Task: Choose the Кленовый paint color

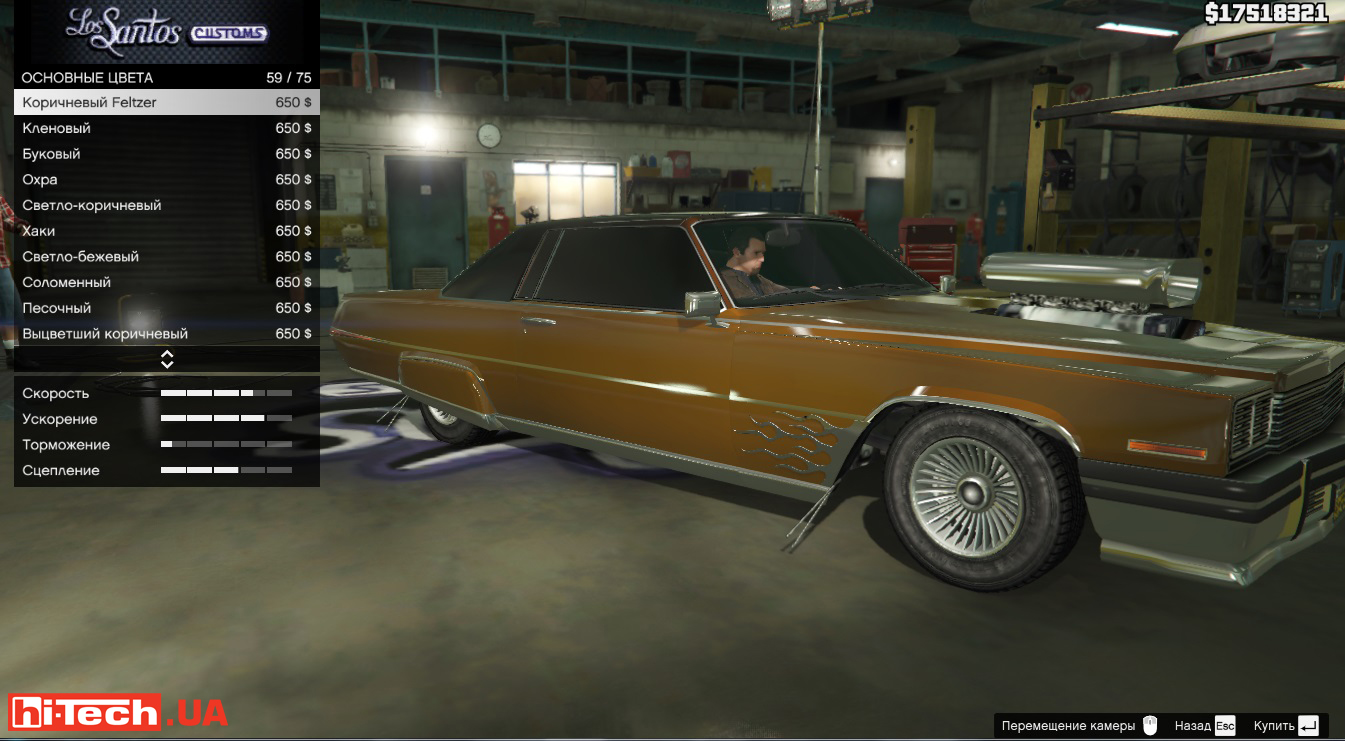Action: pyautogui.click(x=167, y=128)
